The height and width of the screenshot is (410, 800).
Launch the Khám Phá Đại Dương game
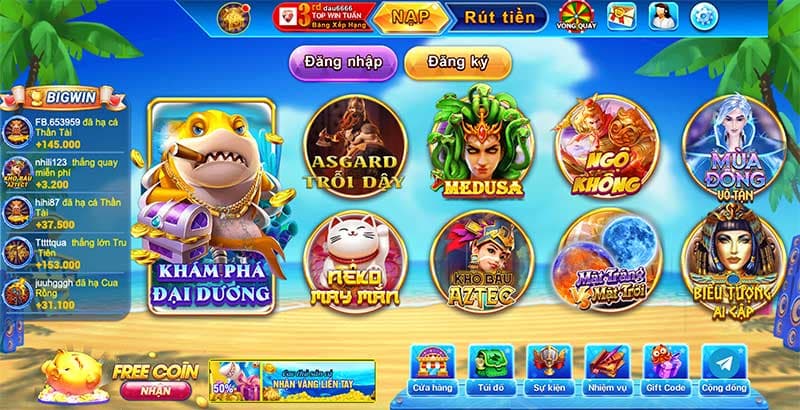click(x=211, y=206)
